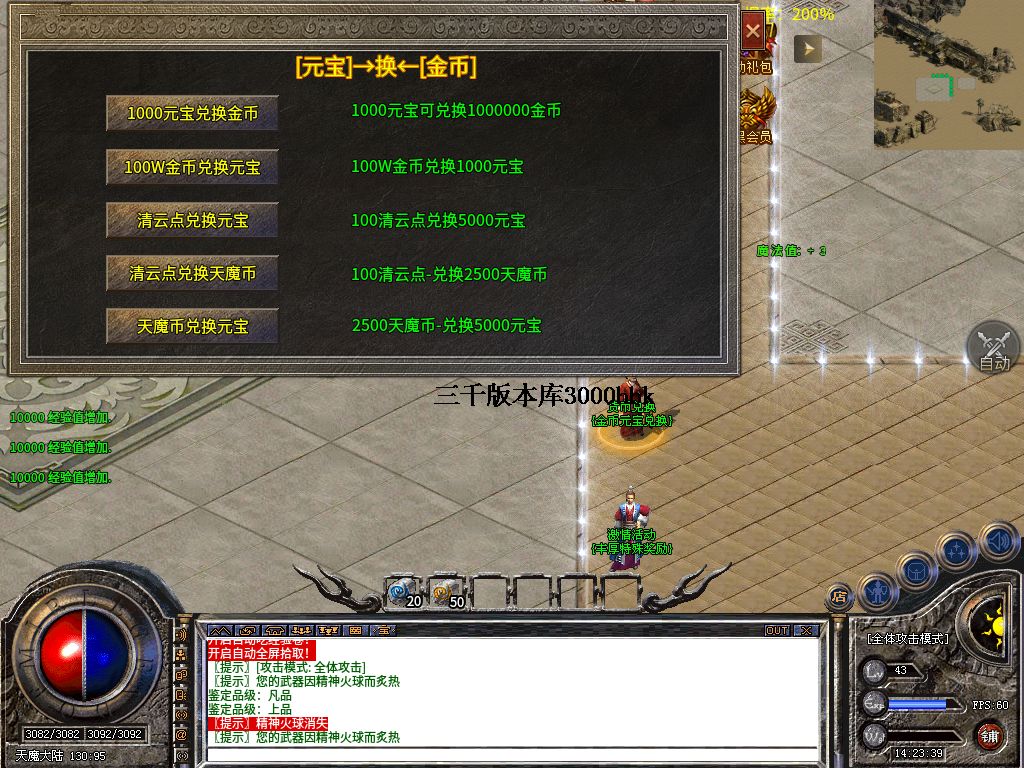Toggle the 自动 auto-combat button

[993, 349]
